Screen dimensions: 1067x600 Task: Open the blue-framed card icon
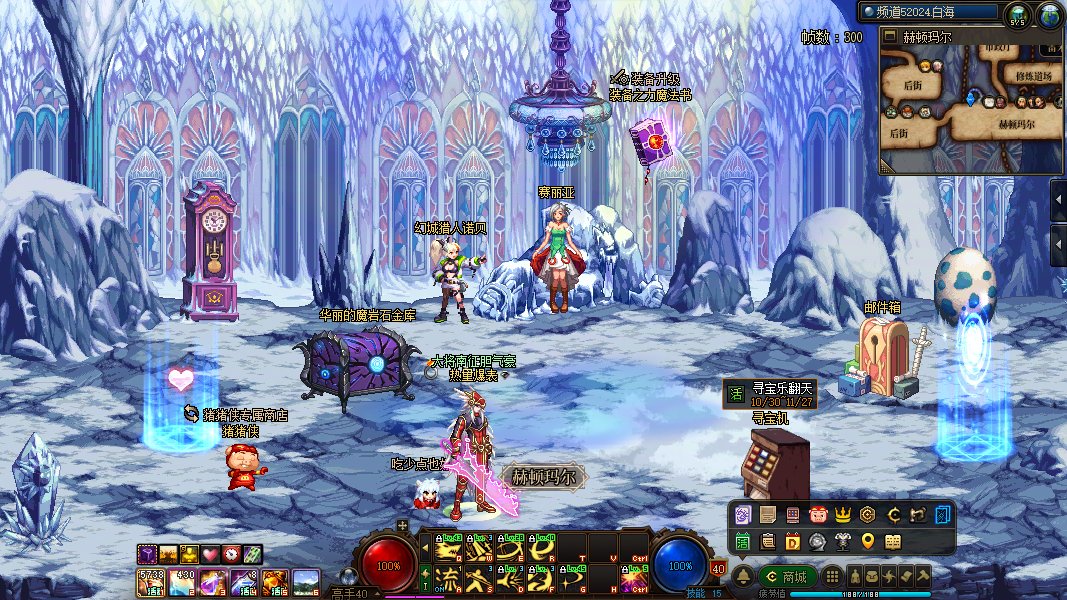click(x=943, y=515)
